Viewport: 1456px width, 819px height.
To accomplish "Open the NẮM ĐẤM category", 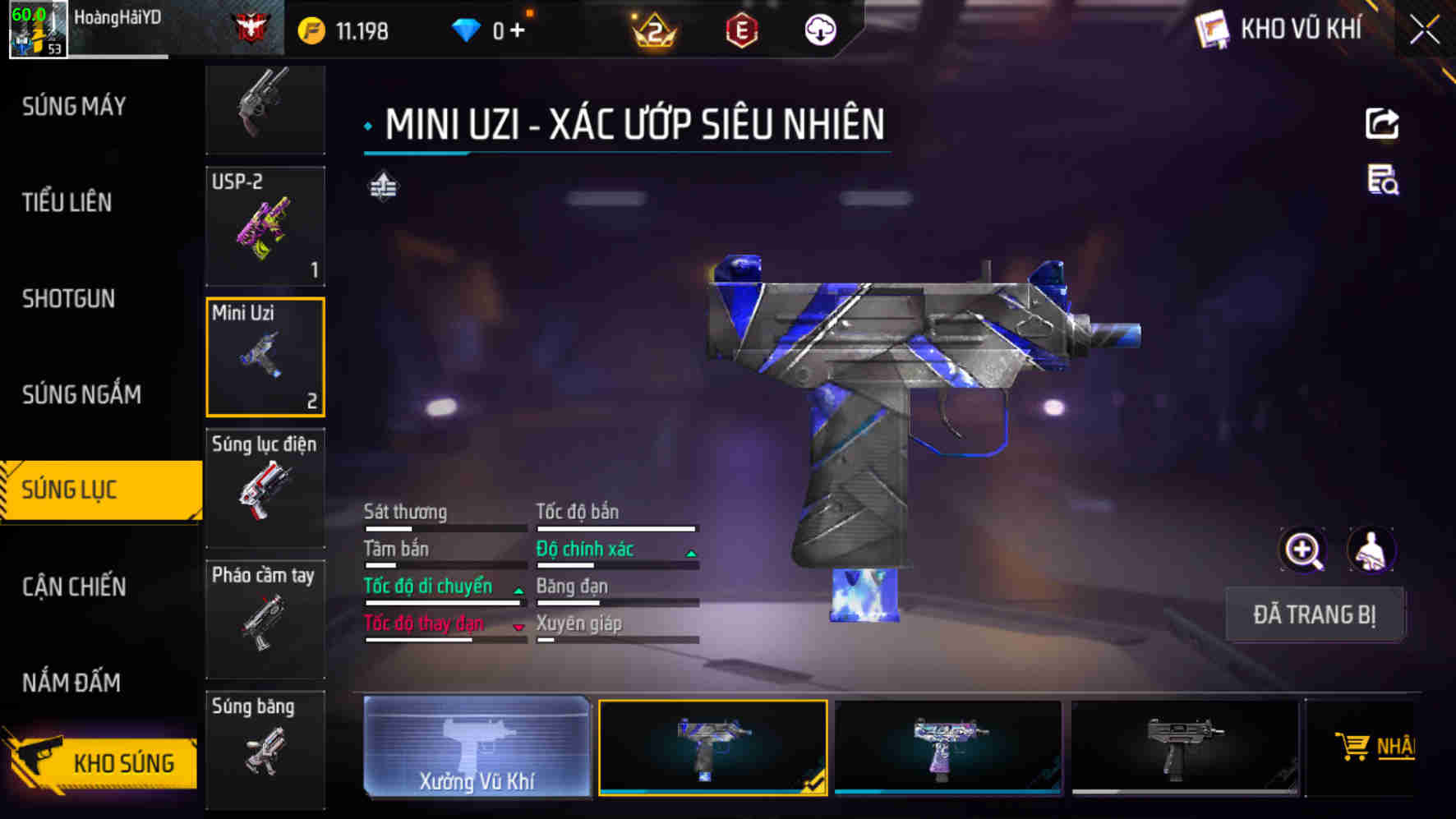I will pos(71,683).
